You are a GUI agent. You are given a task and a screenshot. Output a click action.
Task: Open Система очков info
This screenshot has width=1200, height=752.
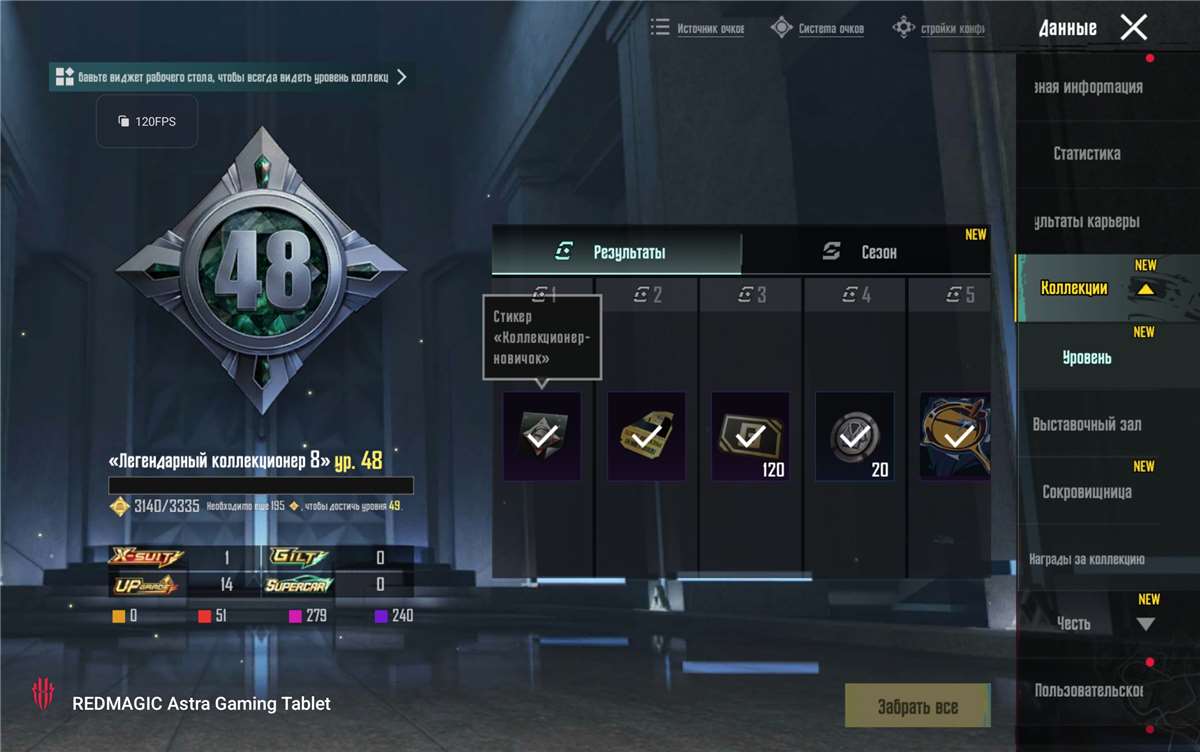pyautogui.click(x=818, y=29)
